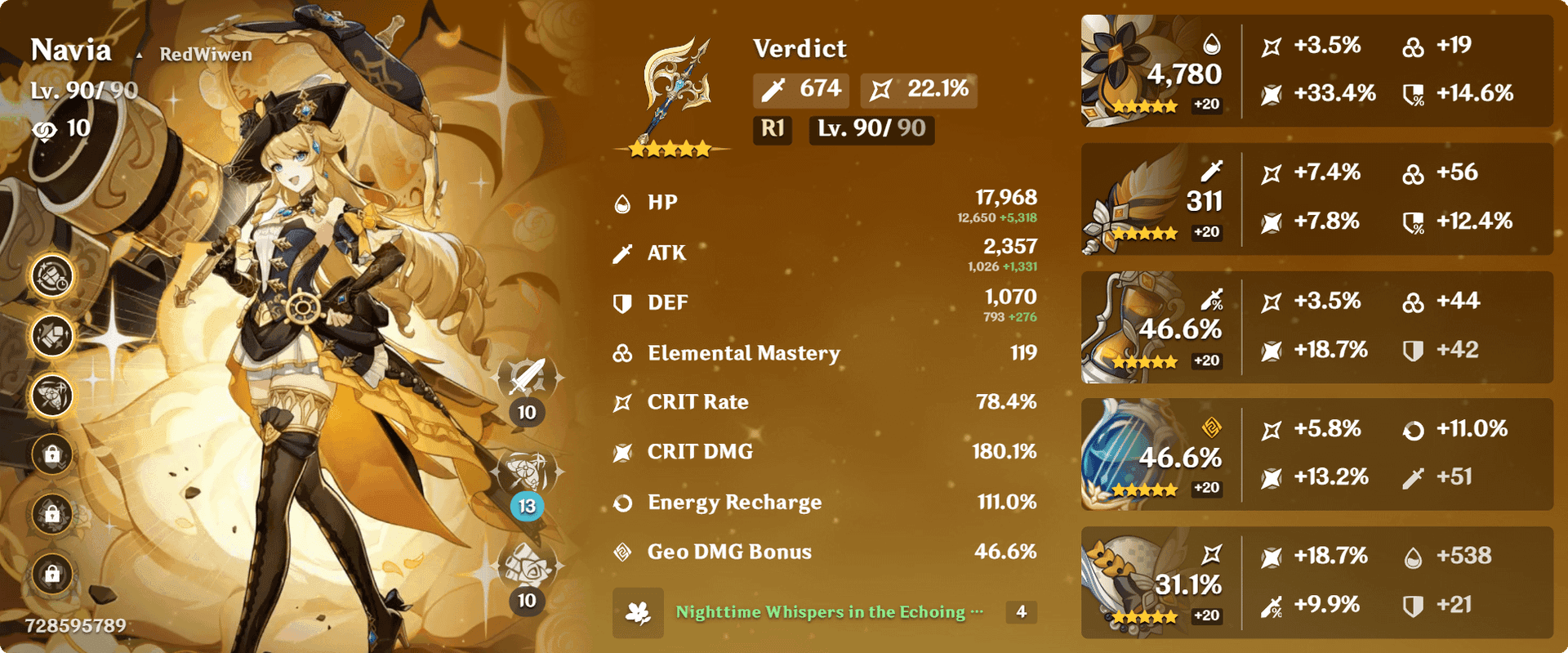View the third constellation with axe emblem
The image size is (1568, 653).
coord(52,396)
